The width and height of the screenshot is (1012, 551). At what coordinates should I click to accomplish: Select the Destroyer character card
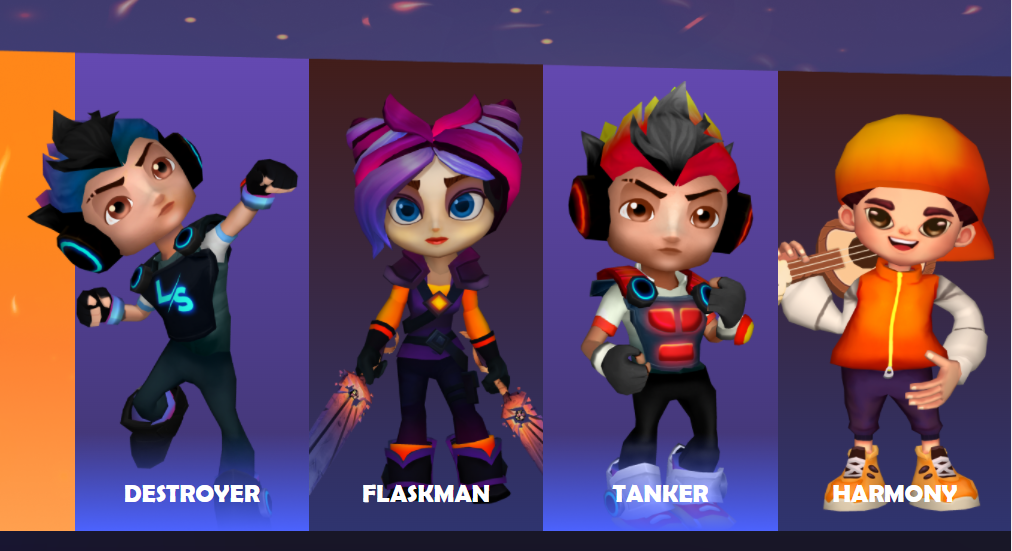[192, 300]
